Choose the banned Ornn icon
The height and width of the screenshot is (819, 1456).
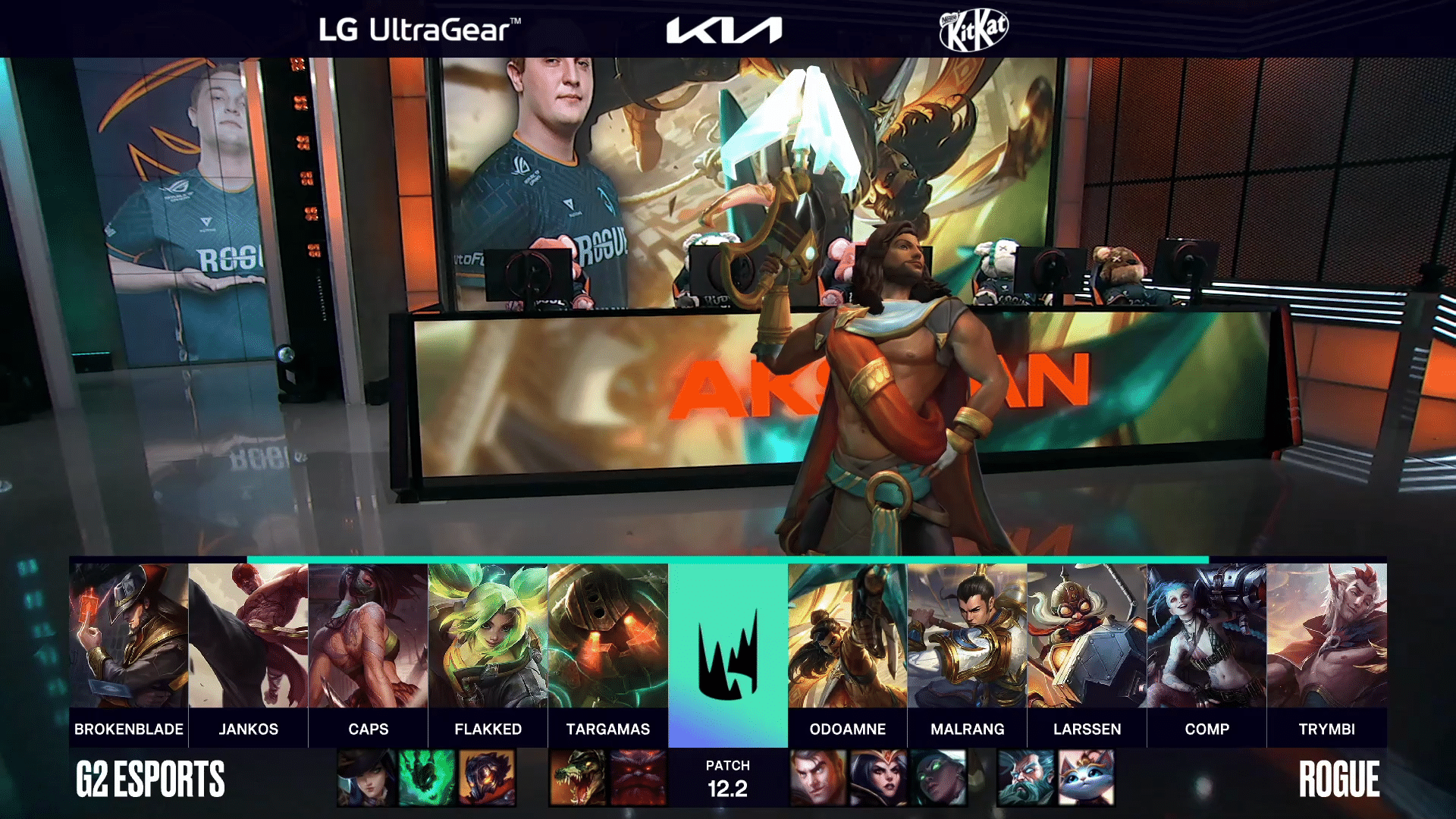(x=638, y=777)
